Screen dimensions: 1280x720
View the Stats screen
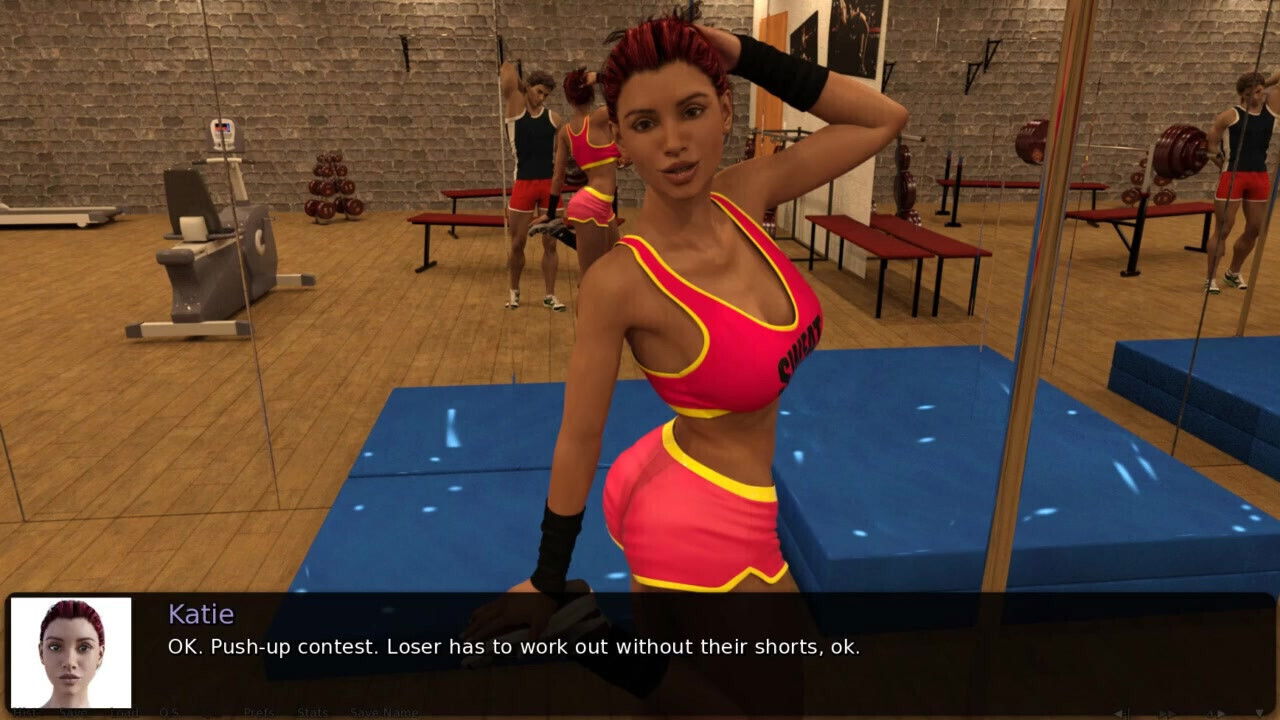(x=312, y=712)
